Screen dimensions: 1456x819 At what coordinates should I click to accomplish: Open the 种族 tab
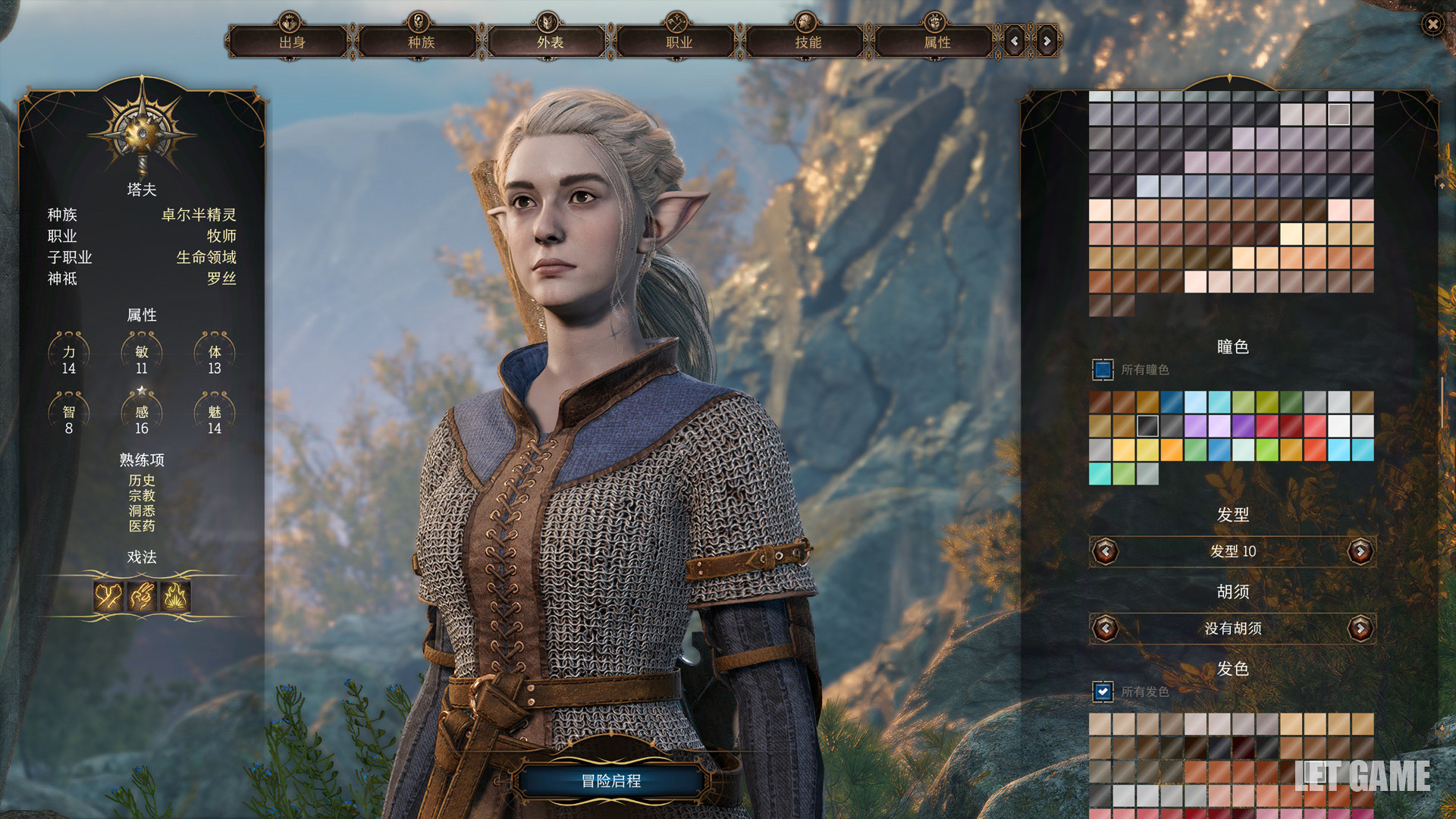click(x=420, y=42)
